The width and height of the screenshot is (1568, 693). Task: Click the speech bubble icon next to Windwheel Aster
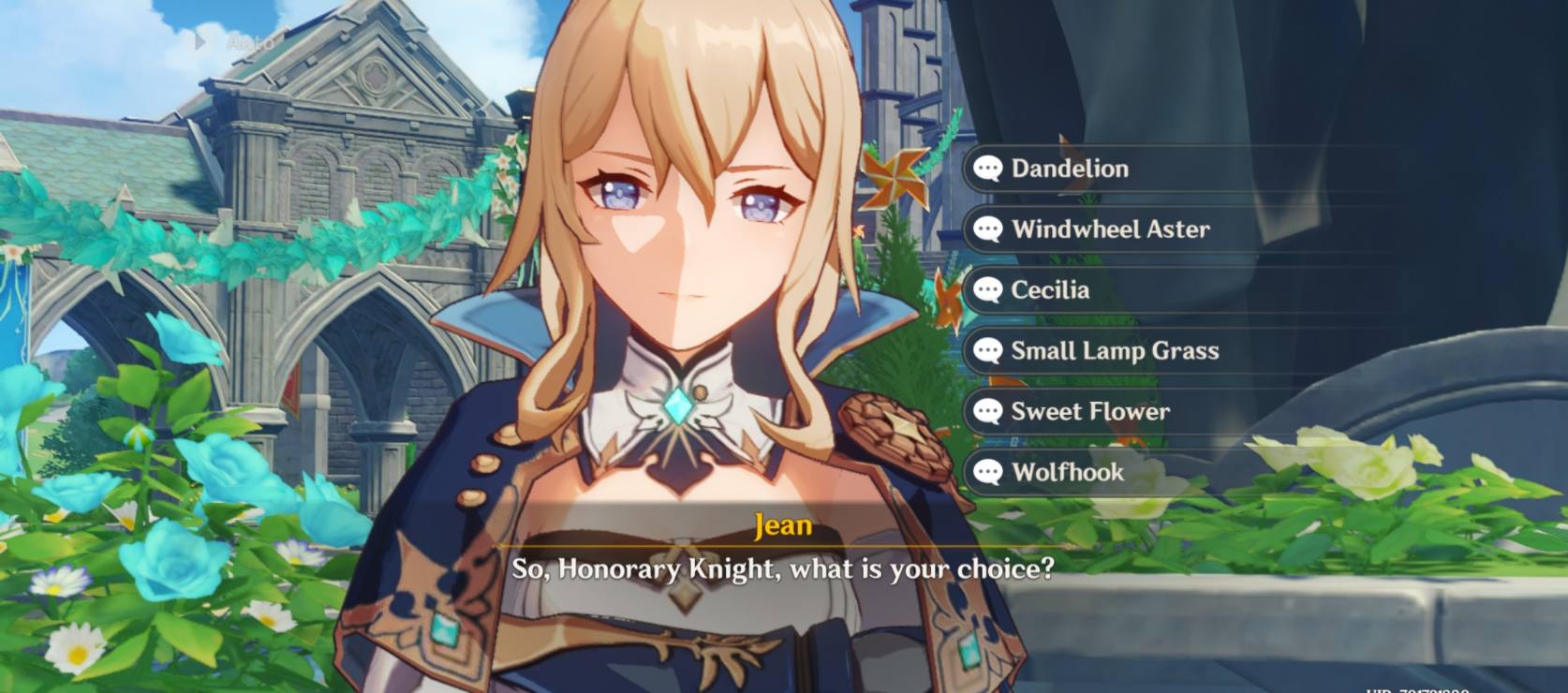(x=986, y=229)
